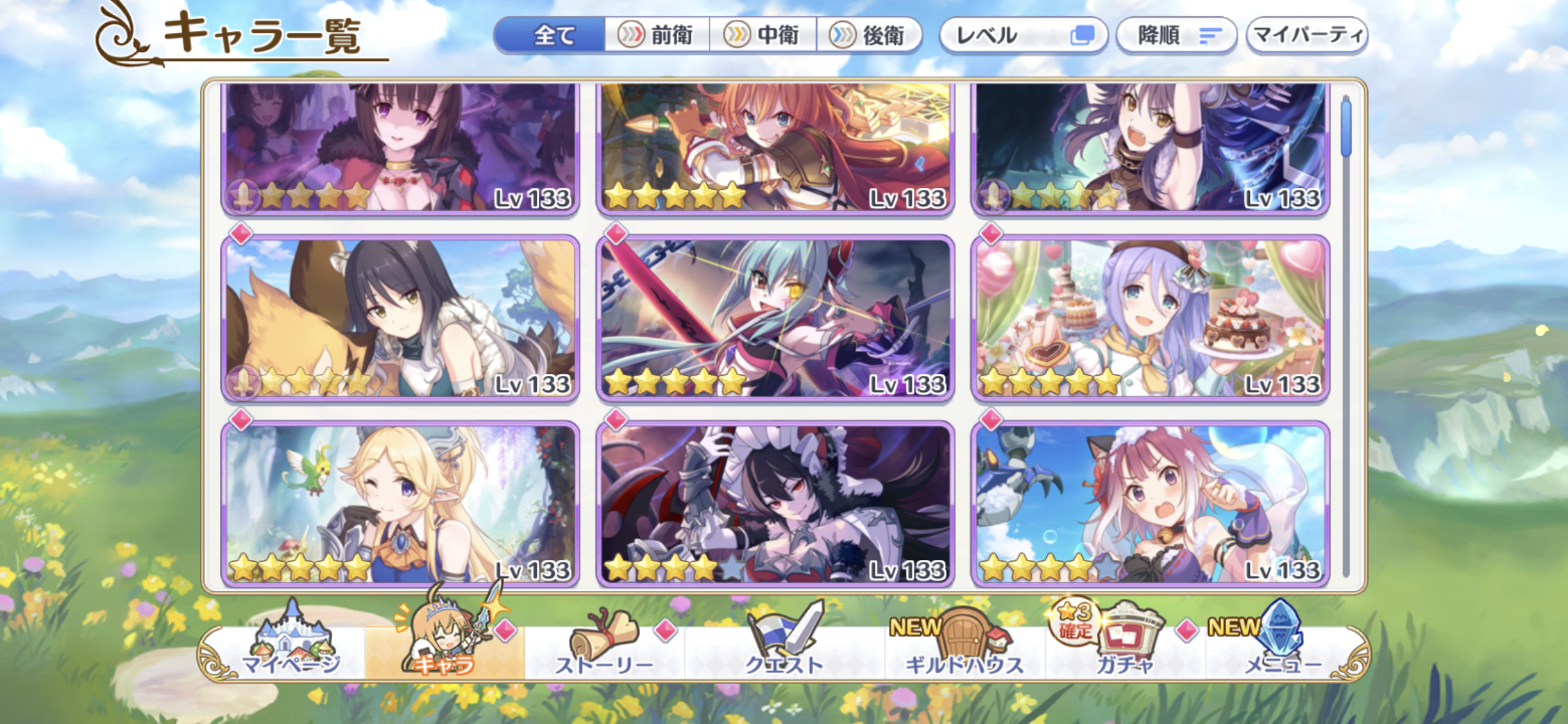
Task: Open the キャラ menu
Action: pyautogui.click(x=444, y=650)
